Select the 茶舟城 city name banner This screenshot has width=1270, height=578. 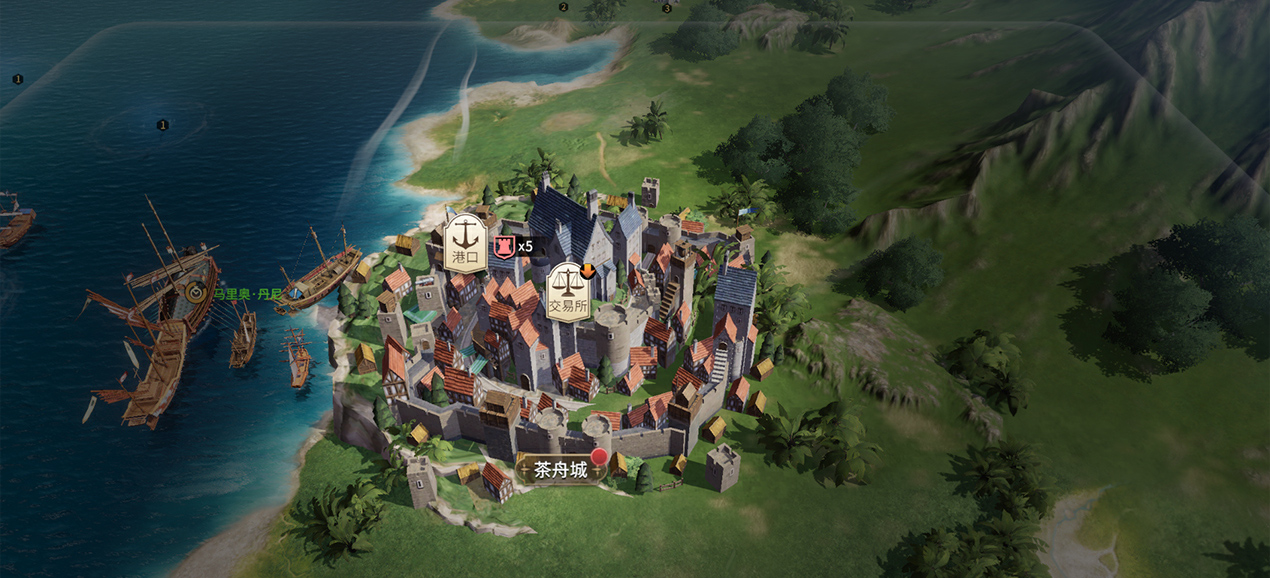click(x=561, y=469)
